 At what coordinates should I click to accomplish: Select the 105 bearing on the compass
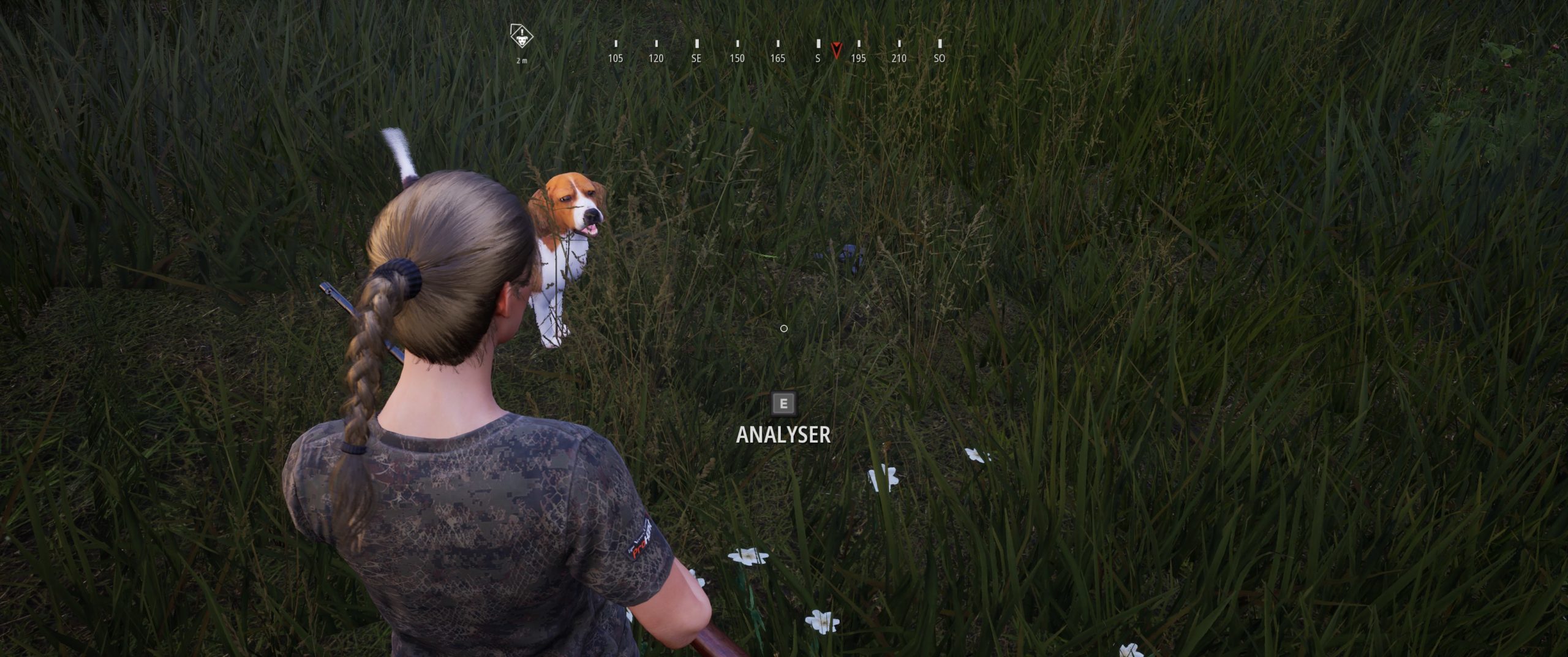[615, 59]
